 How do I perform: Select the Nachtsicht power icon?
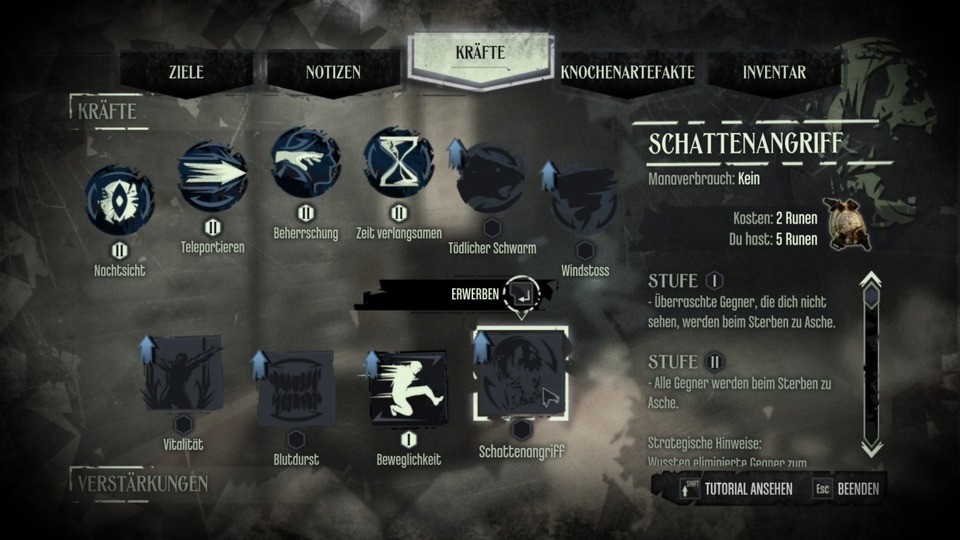[120, 199]
